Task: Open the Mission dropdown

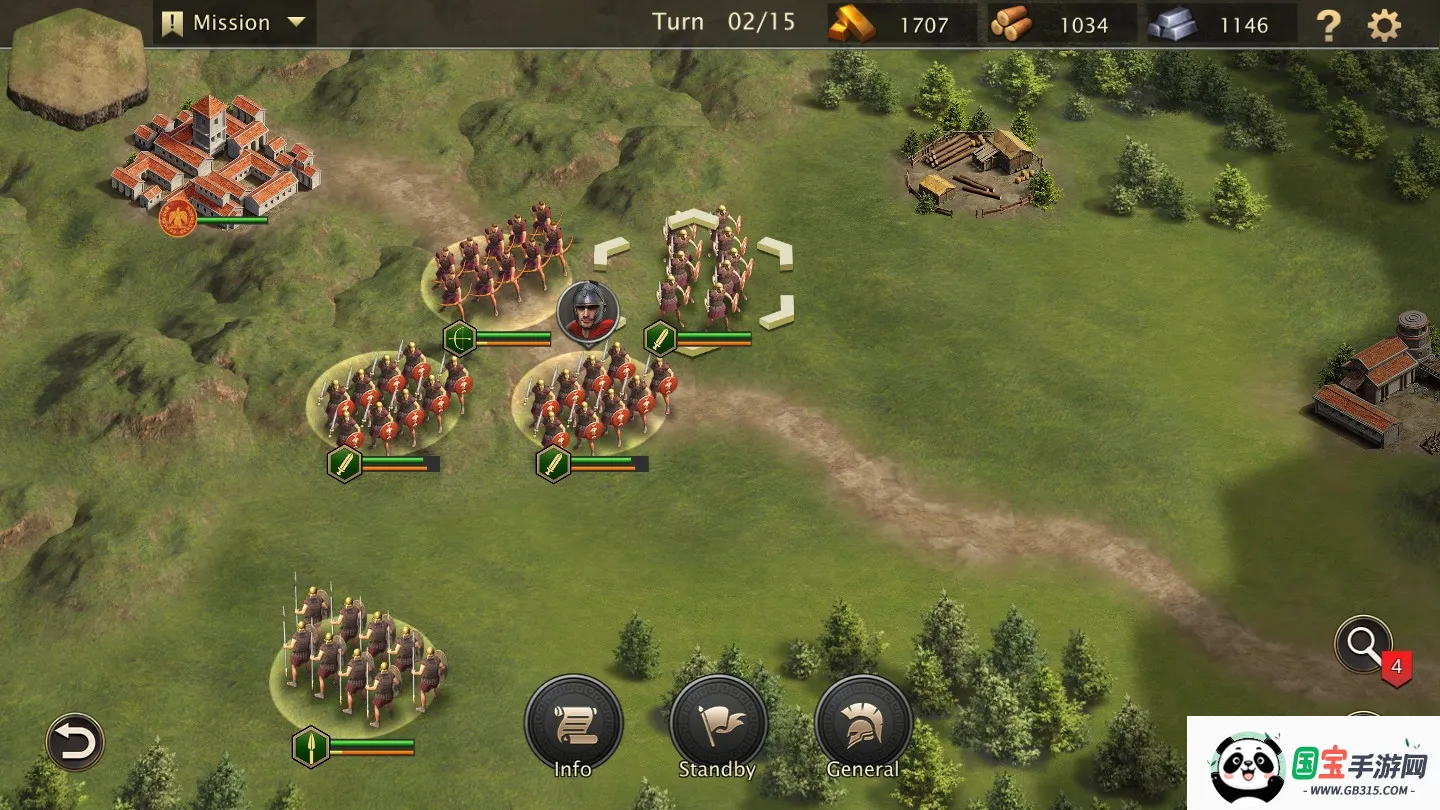Action: click(x=234, y=23)
